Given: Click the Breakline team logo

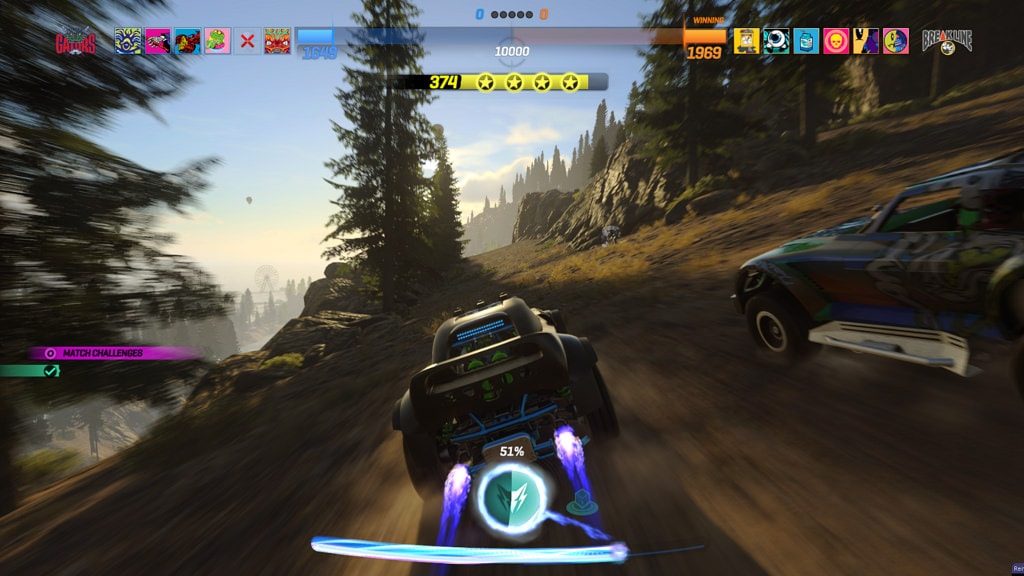Looking at the screenshot, I should [946, 41].
